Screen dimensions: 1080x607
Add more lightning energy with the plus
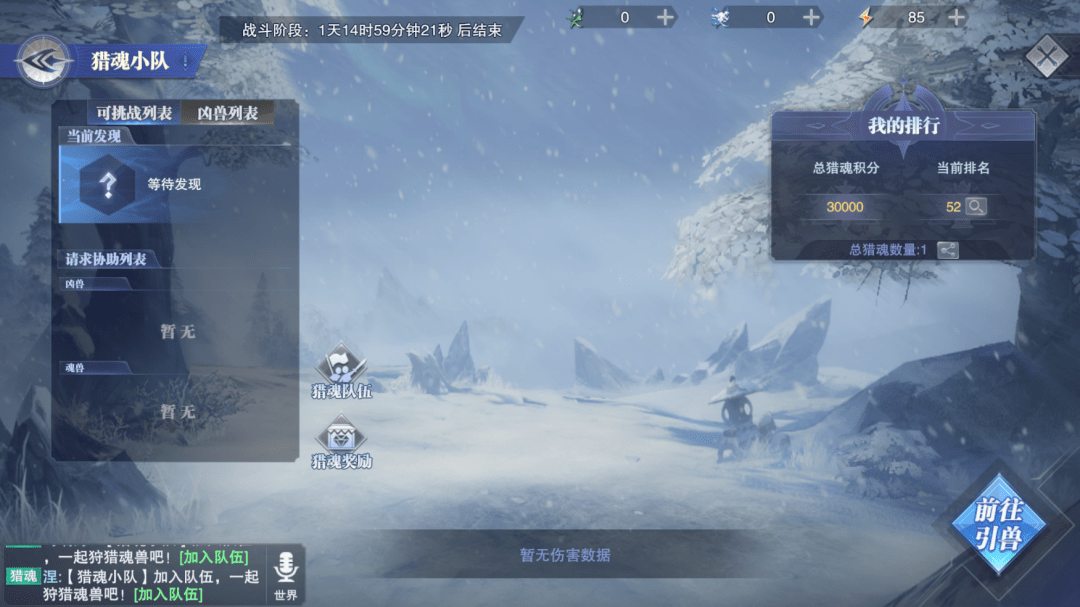pos(956,17)
